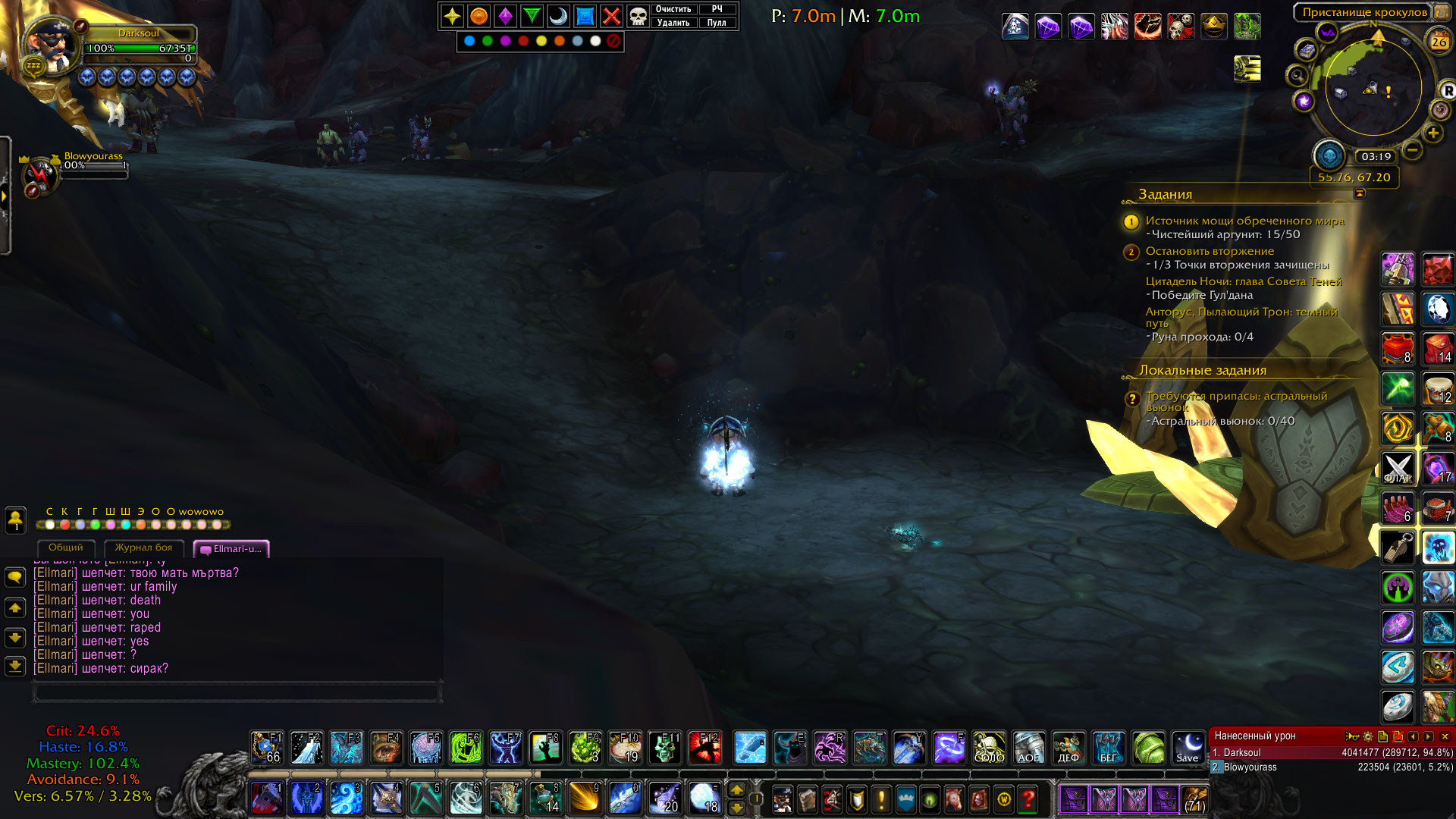1456x819 pixels.
Task: Zoom out the minimap with minus button
Action: point(1412,149)
